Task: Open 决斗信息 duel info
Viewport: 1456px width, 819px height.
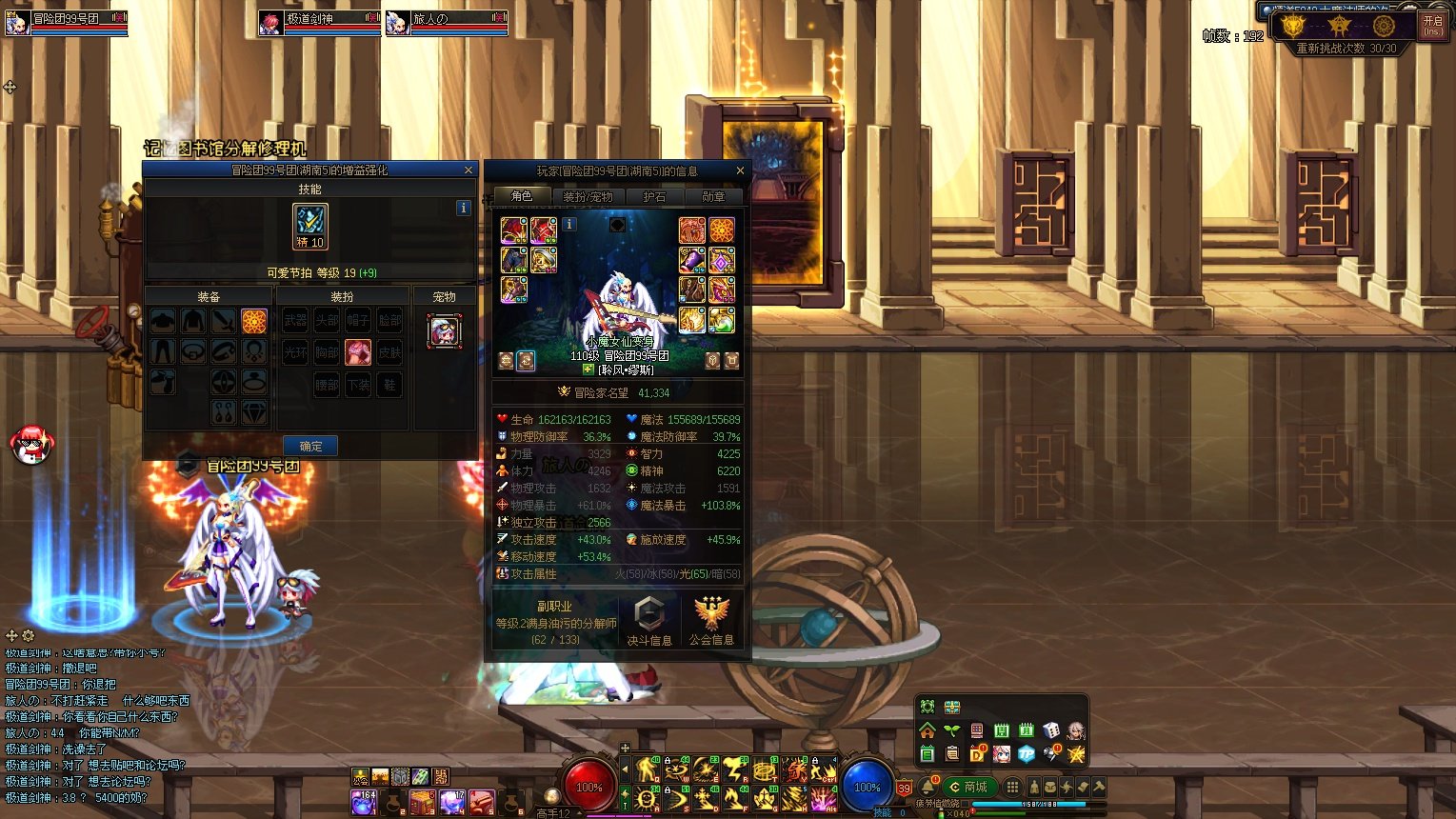Action: [648, 620]
